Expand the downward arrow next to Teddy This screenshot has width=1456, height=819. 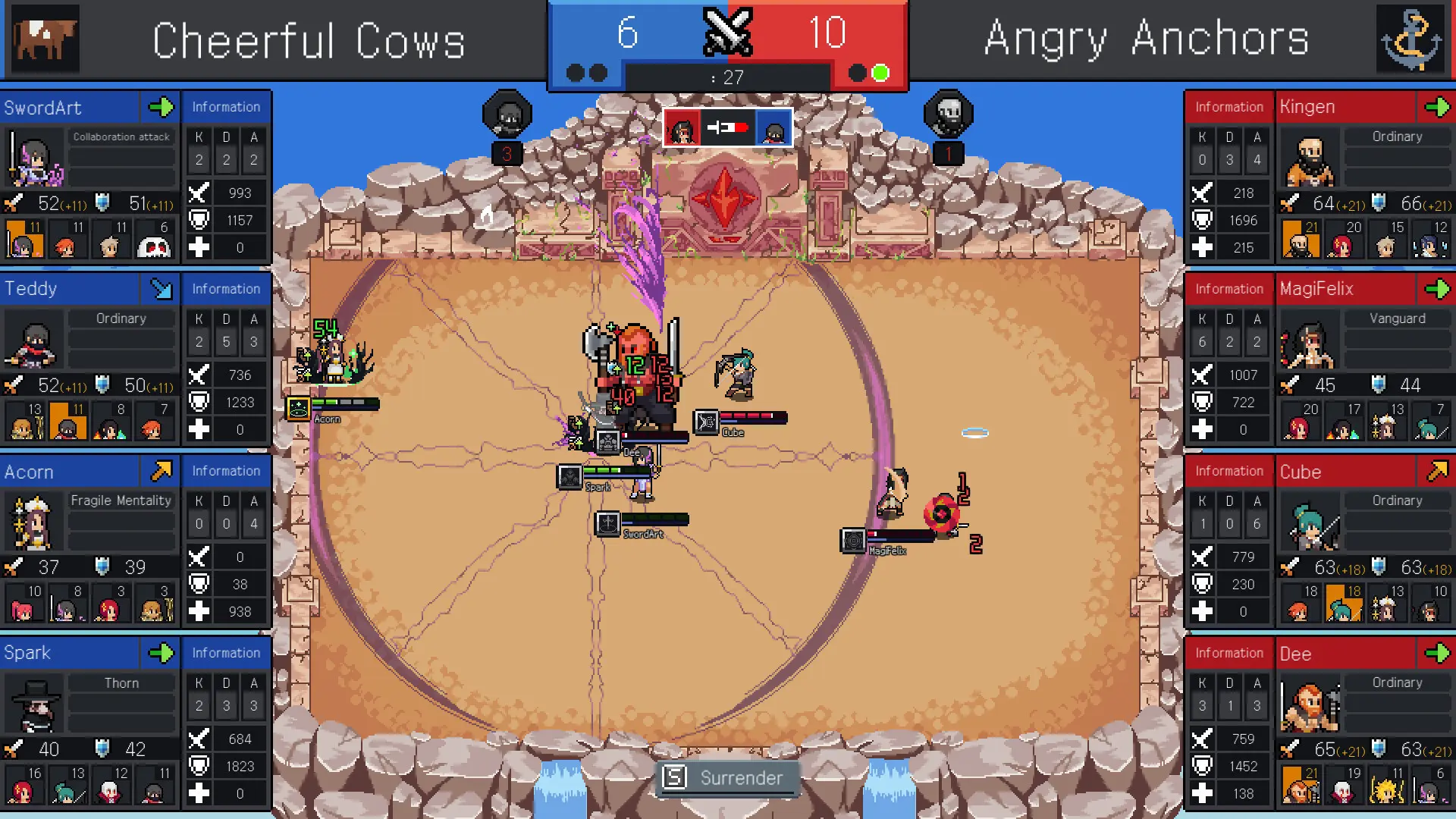160,289
